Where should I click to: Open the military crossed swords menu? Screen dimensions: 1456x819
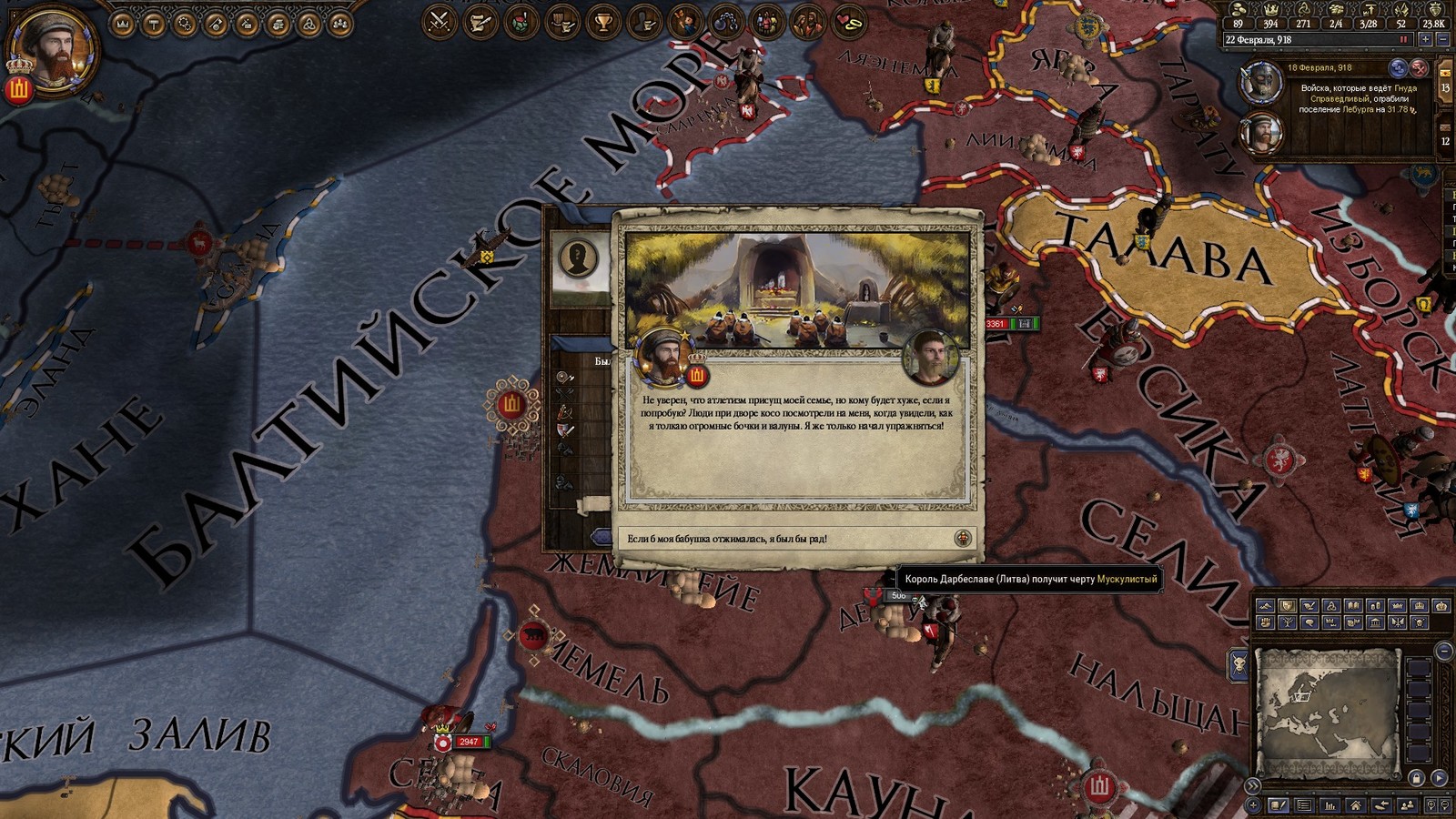click(440, 21)
